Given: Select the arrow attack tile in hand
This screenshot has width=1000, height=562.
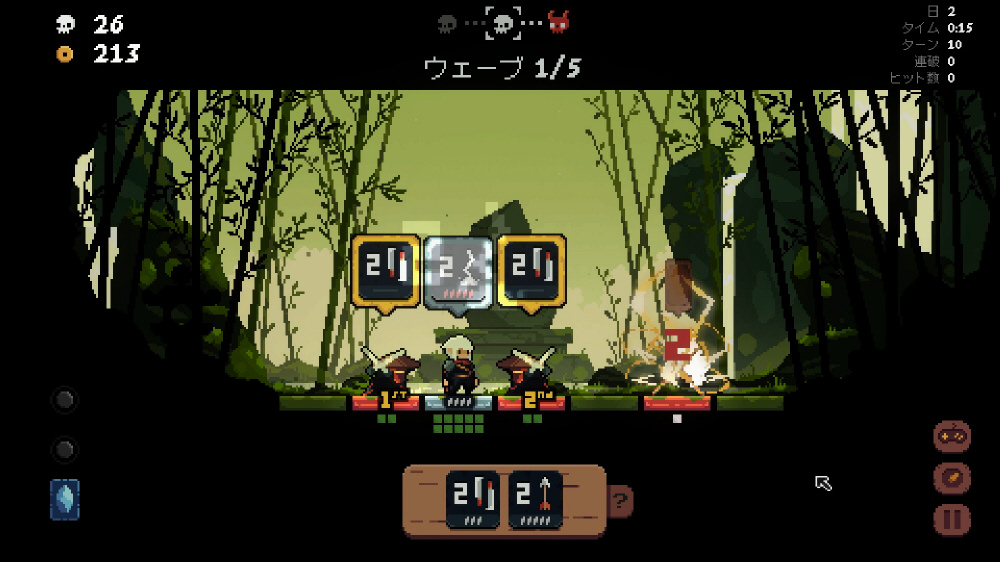Looking at the screenshot, I should [x=535, y=499].
